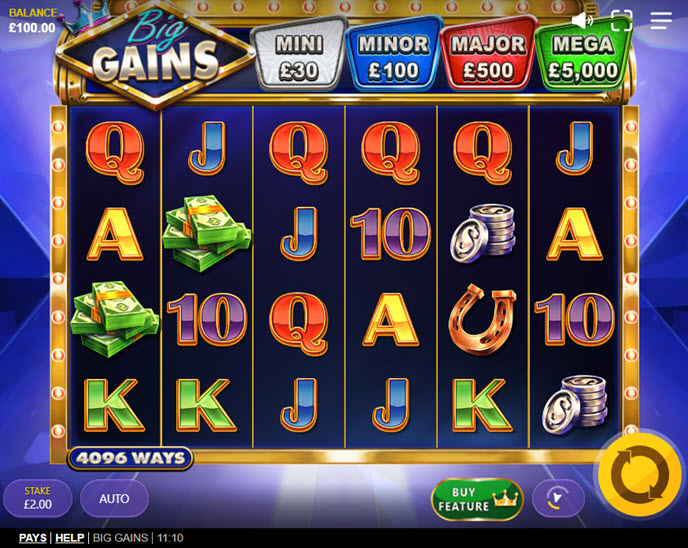Toggle fullscreen mode
Image resolution: width=688 pixels, height=548 pixels.
coord(622,20)
